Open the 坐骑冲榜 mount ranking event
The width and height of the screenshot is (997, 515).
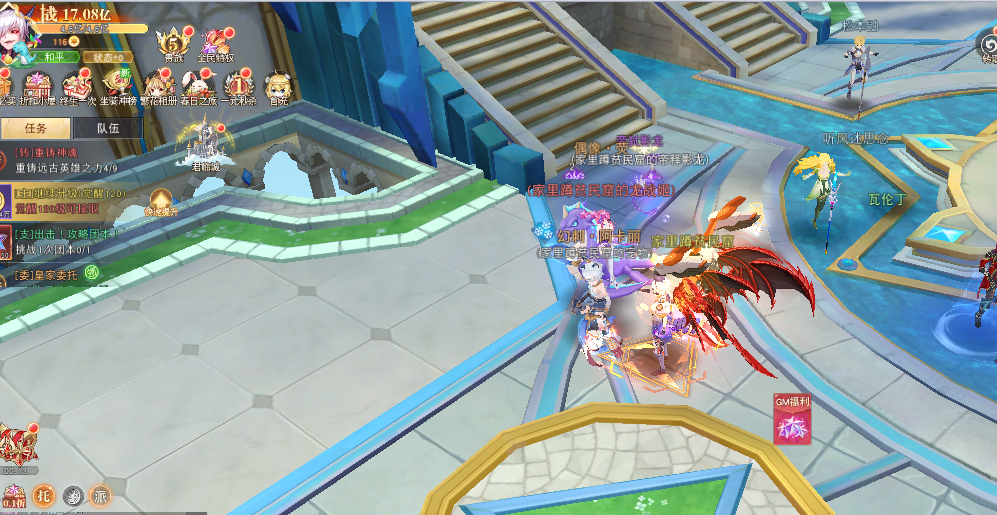click(117, 87)
